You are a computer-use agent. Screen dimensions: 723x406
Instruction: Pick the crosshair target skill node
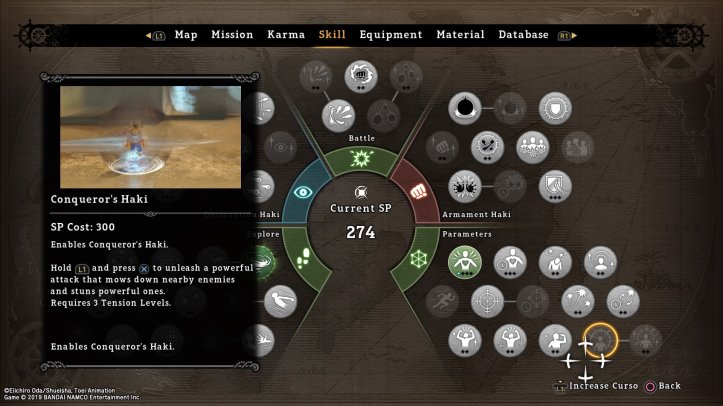[487, 299]
